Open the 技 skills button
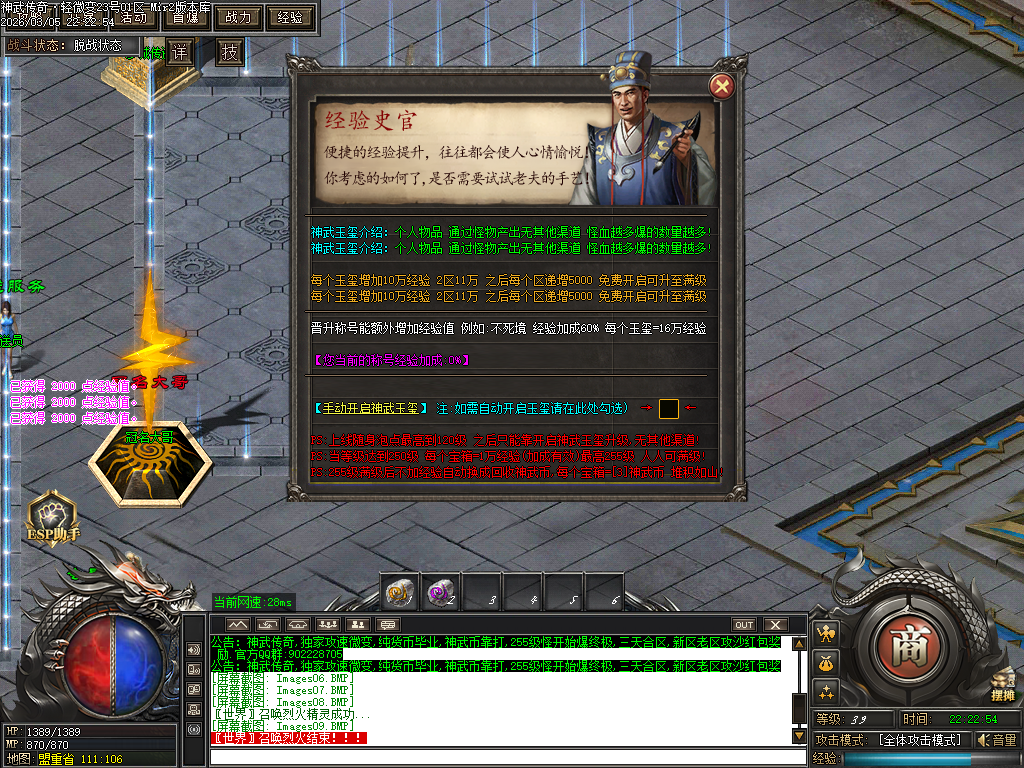Screen dimensions: 1024x768 (x=230, y=52)
